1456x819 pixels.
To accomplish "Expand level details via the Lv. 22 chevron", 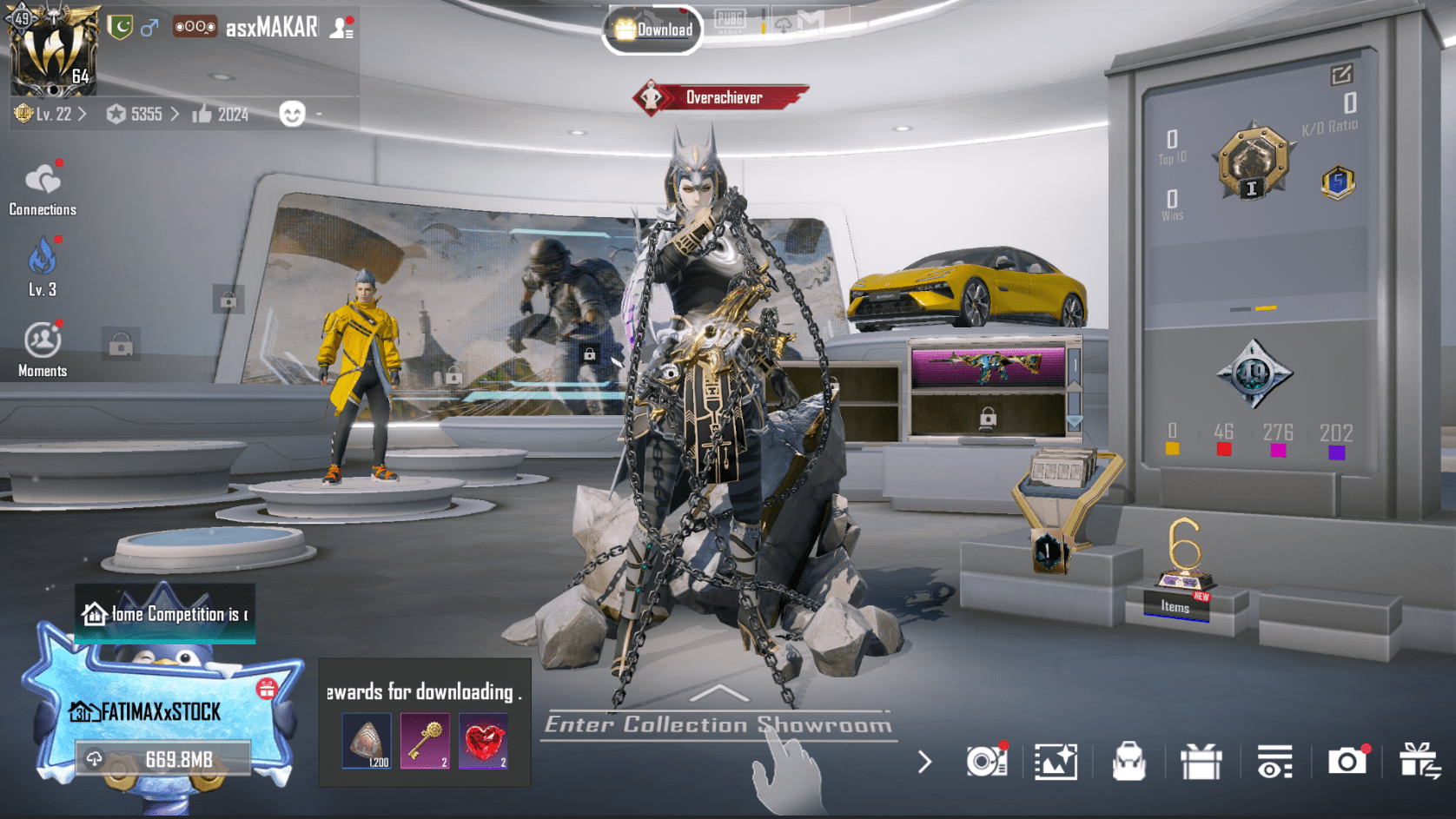I will pyautogui.click(x=82, y=114).
